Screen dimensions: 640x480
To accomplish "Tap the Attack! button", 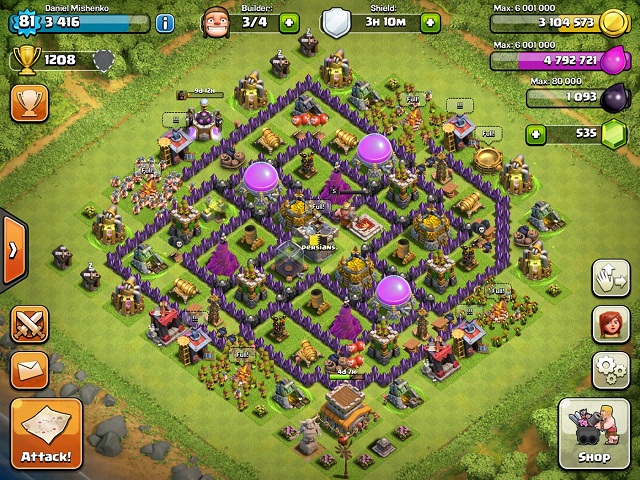I will [46, 434].
